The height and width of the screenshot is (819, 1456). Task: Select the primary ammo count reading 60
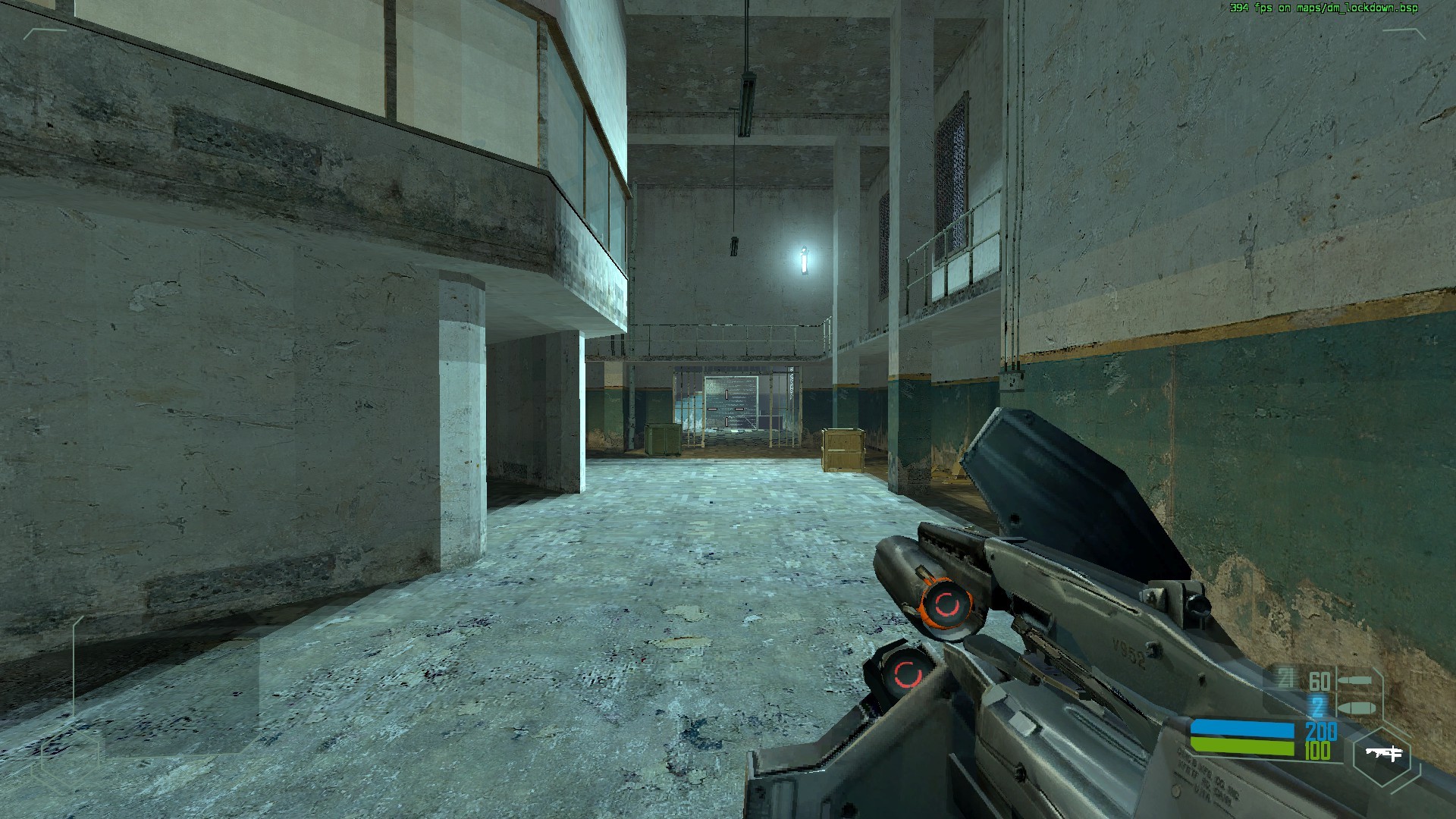pos(1319,681)
